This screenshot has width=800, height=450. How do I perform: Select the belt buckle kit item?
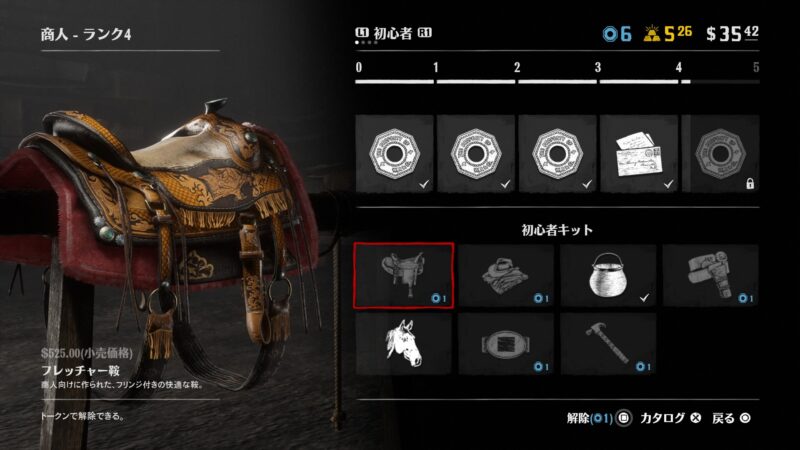[506, 343]
